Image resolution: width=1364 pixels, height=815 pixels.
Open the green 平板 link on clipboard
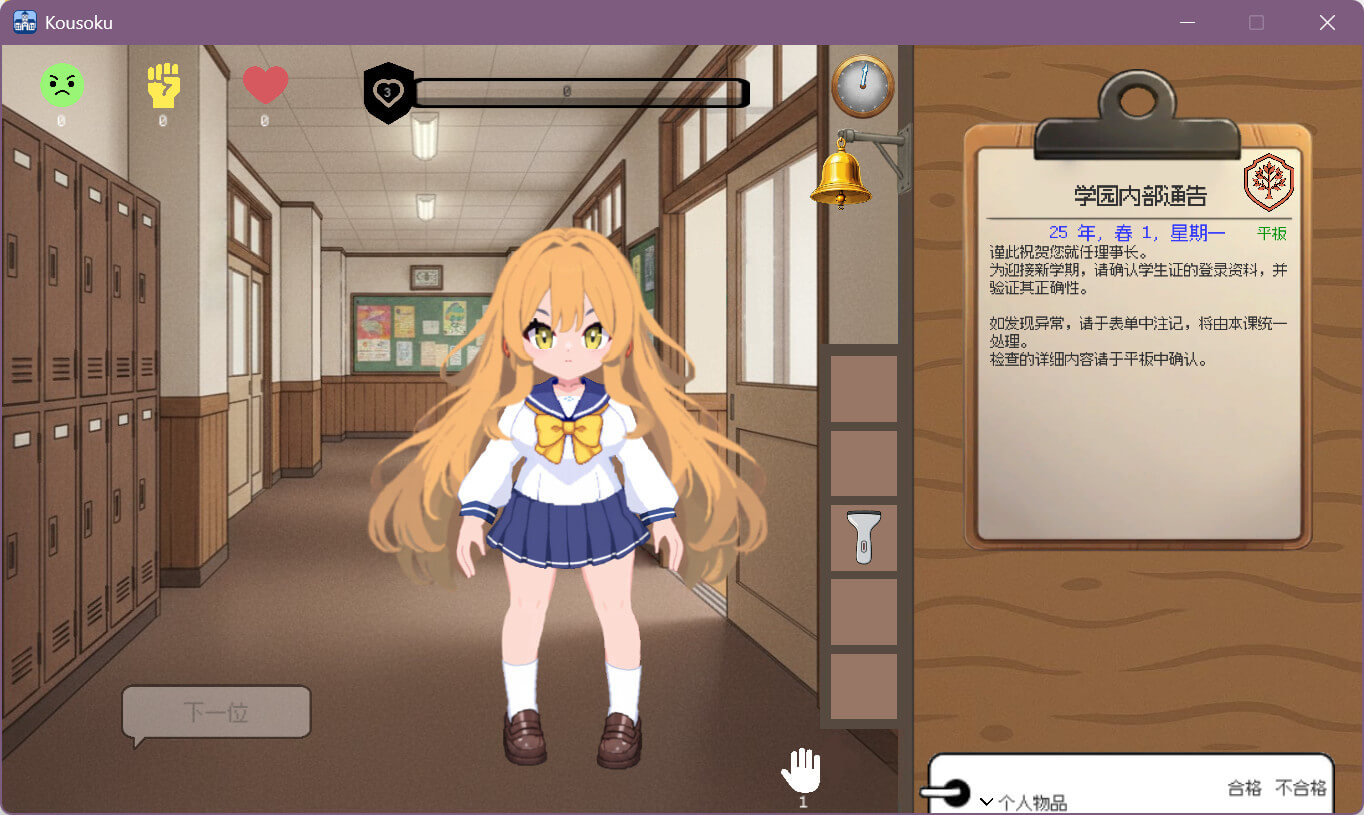click(x=1271, y=234)
